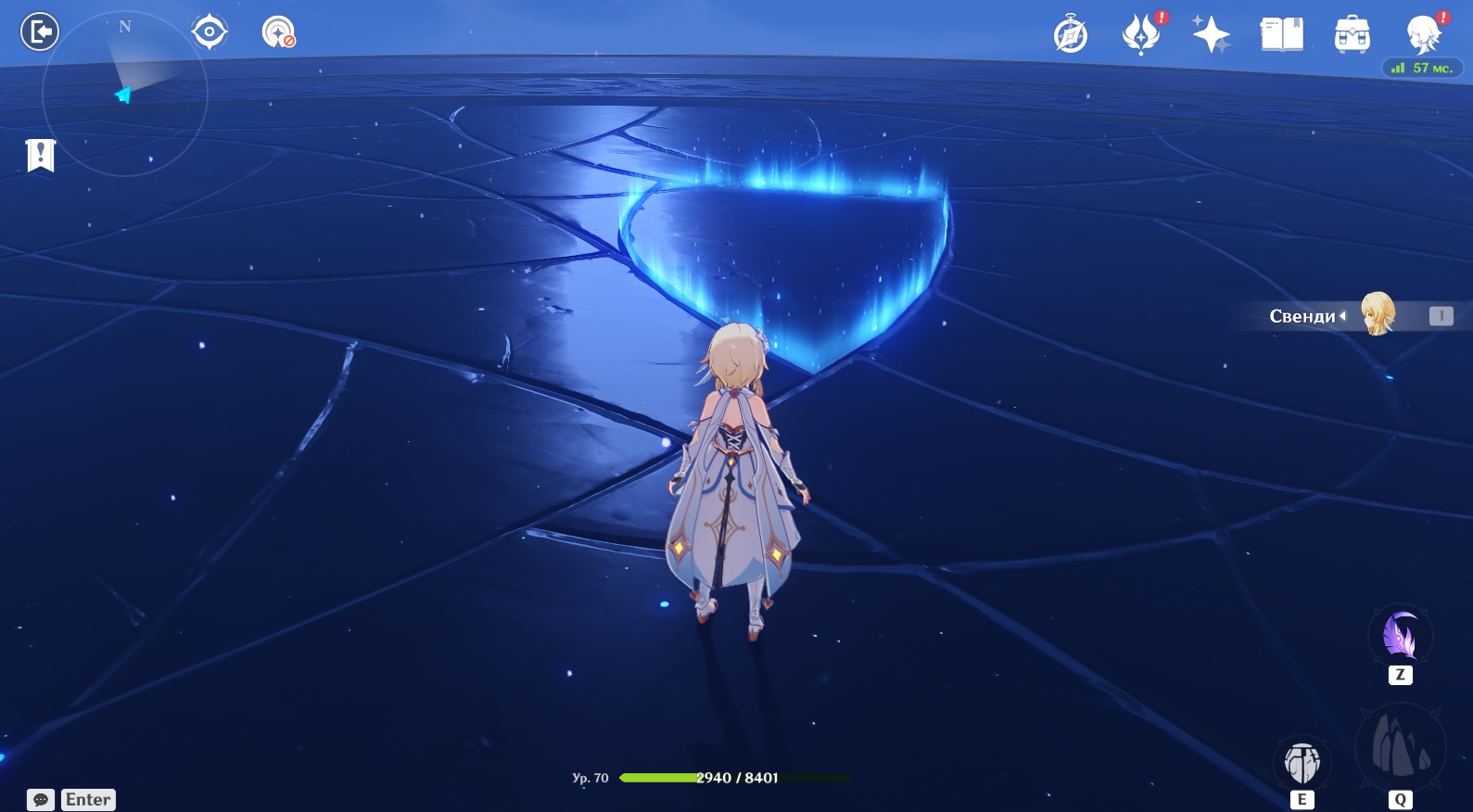Activate the elemental burst icon
Image resolution: width=1473 pixels, height=812 pixels.
[1400, 747]
